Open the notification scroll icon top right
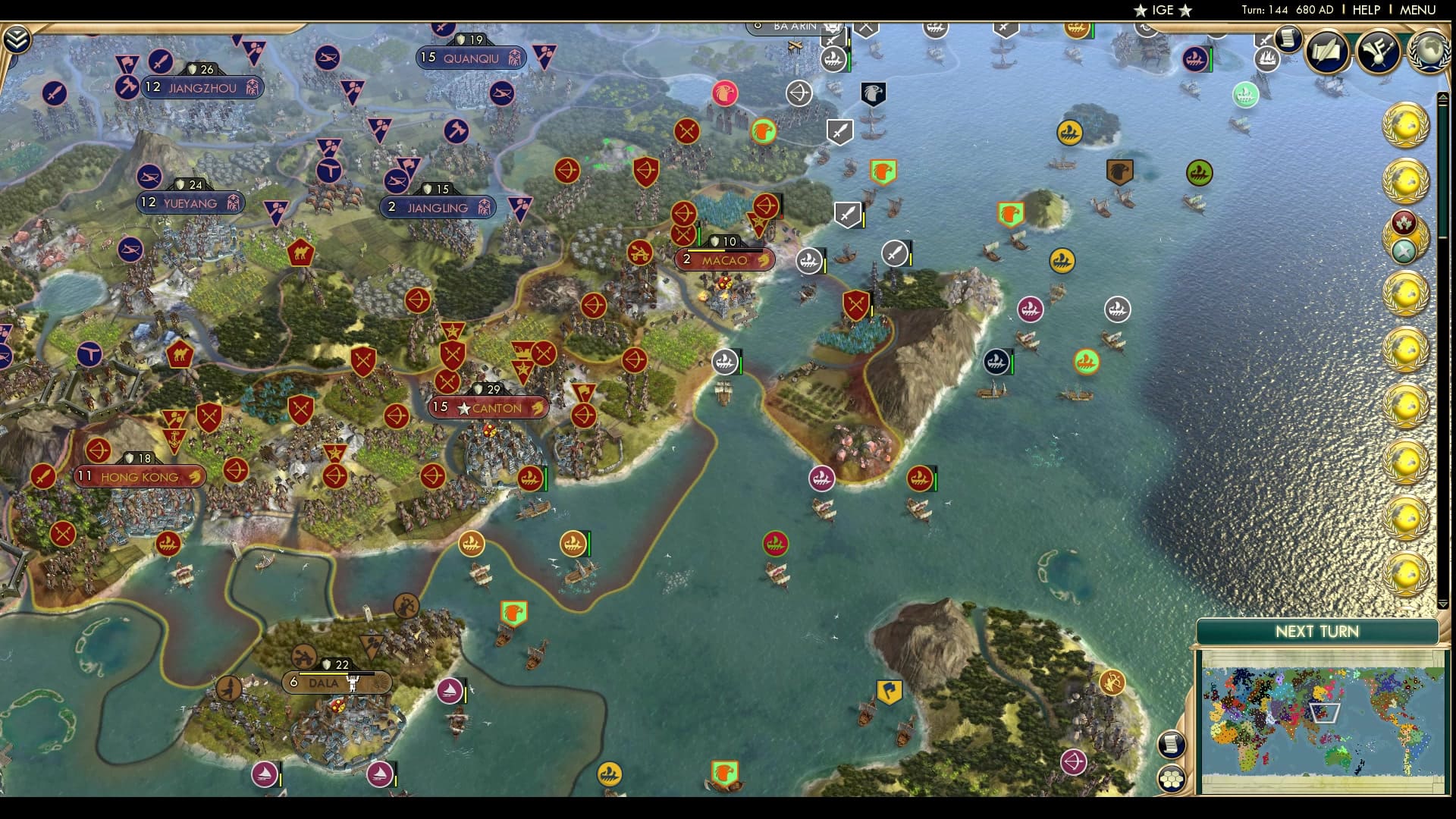Screen dimensions: 1456x819 coord(1287,38)
